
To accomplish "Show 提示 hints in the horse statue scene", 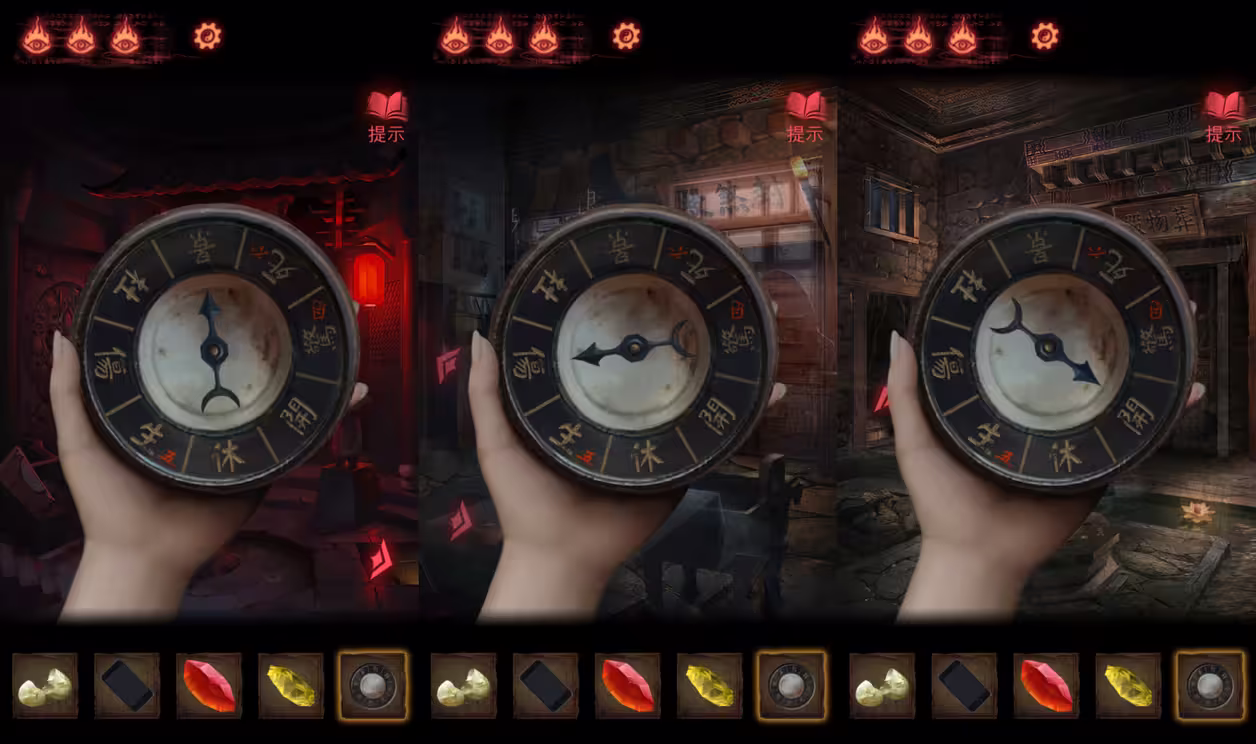I will coord(805,116).
